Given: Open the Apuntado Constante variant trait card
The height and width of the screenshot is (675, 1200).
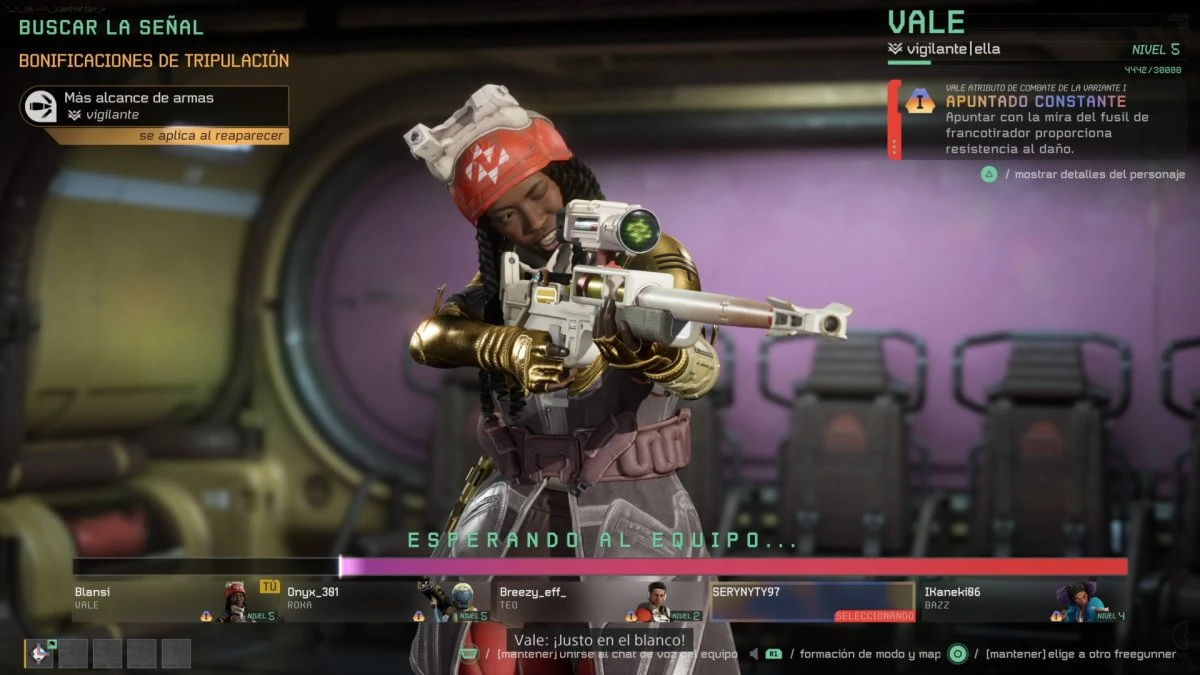Looking at the screenshot, I should pos(1035,120).
